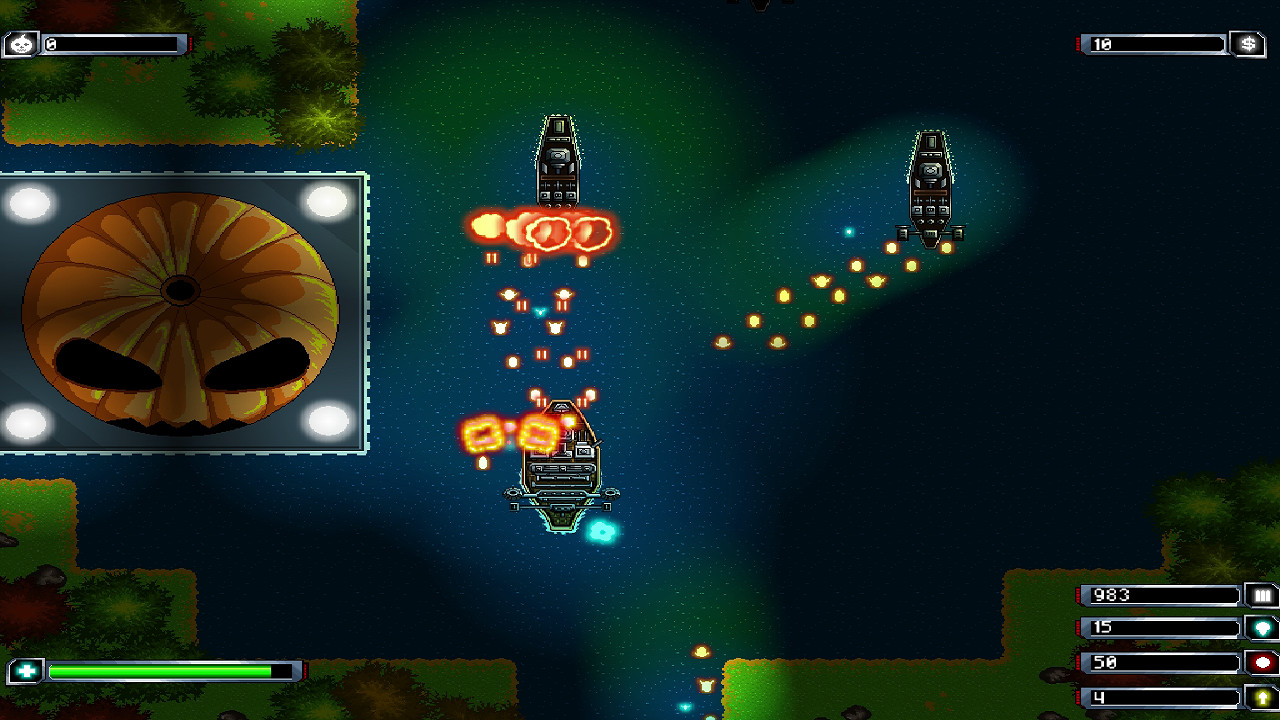Screen dimensions: 1280x720
Task: Select the dollar sign currency icon
Action: 1246,44
